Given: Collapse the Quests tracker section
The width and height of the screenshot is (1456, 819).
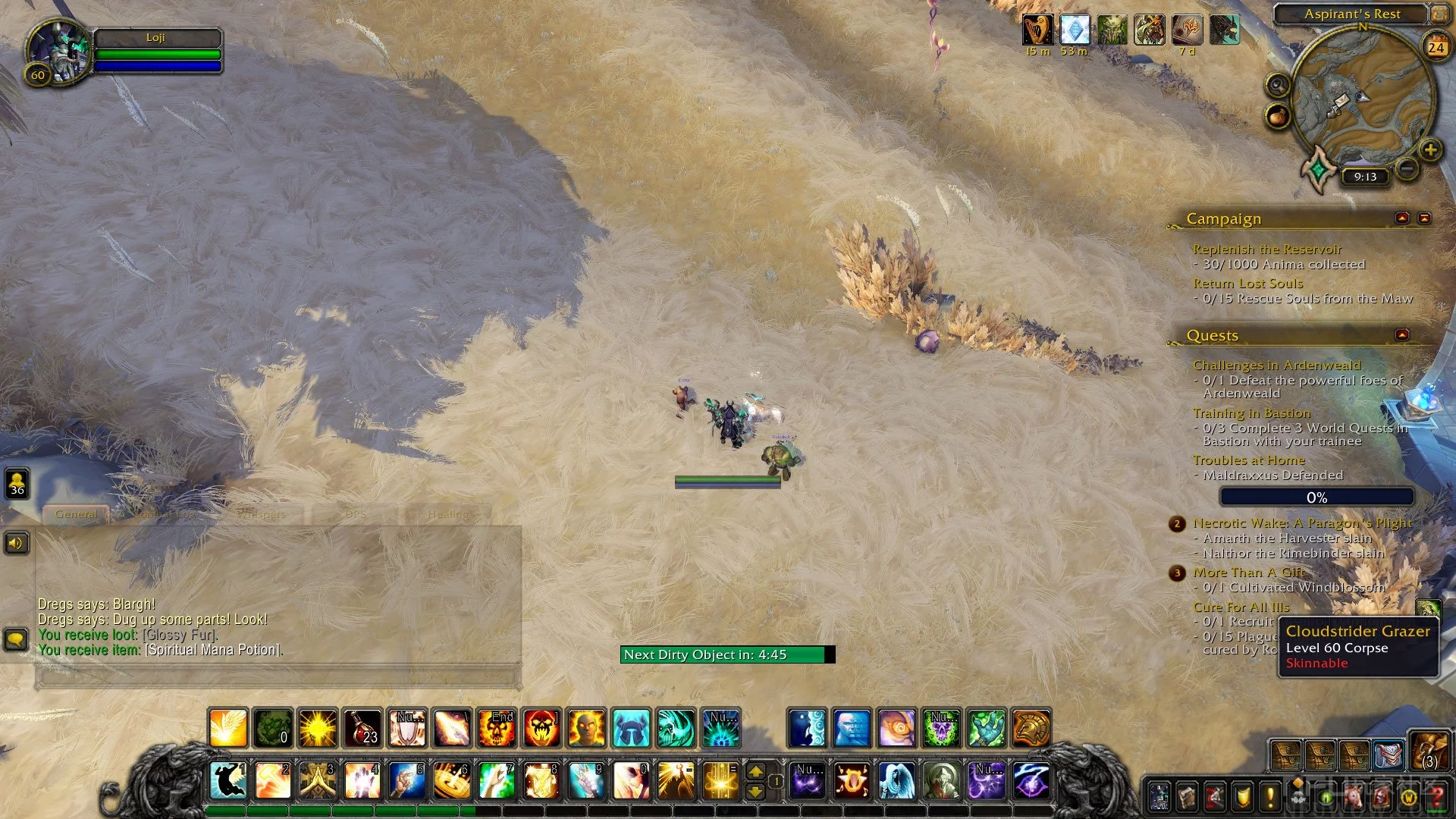Looking at the screenshot, I should (1402, 335).
